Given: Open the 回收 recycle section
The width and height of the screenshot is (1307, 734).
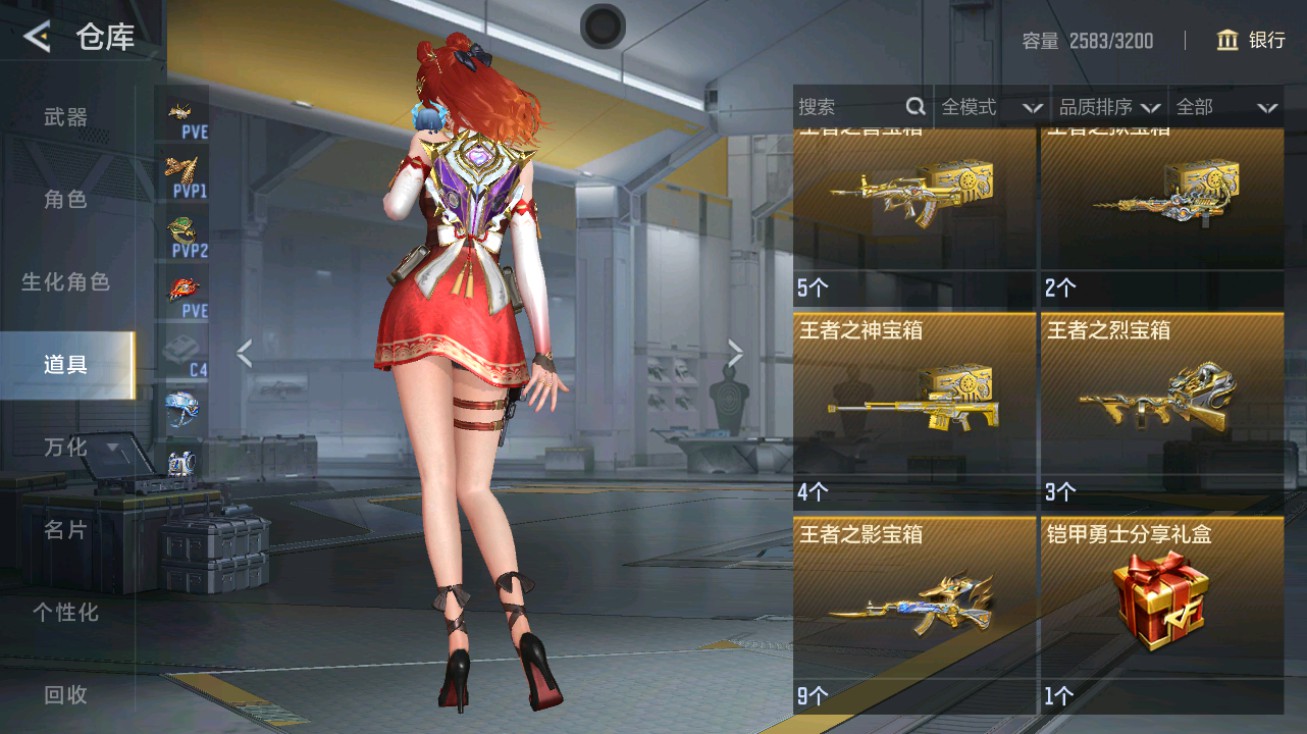Looking at the screenshot, I should [66, 698].
